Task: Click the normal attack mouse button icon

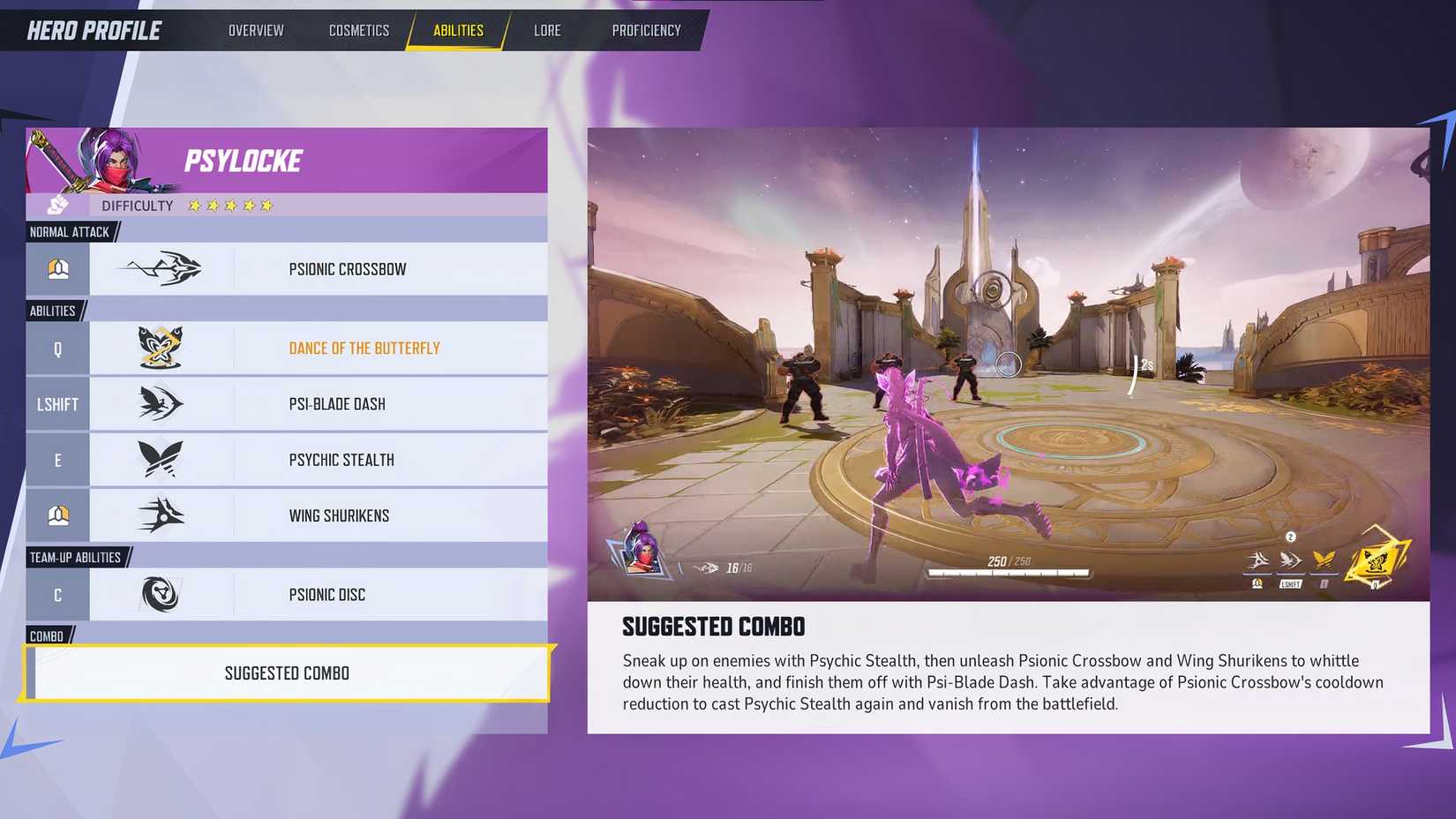Action: click(x=57, y=268)
